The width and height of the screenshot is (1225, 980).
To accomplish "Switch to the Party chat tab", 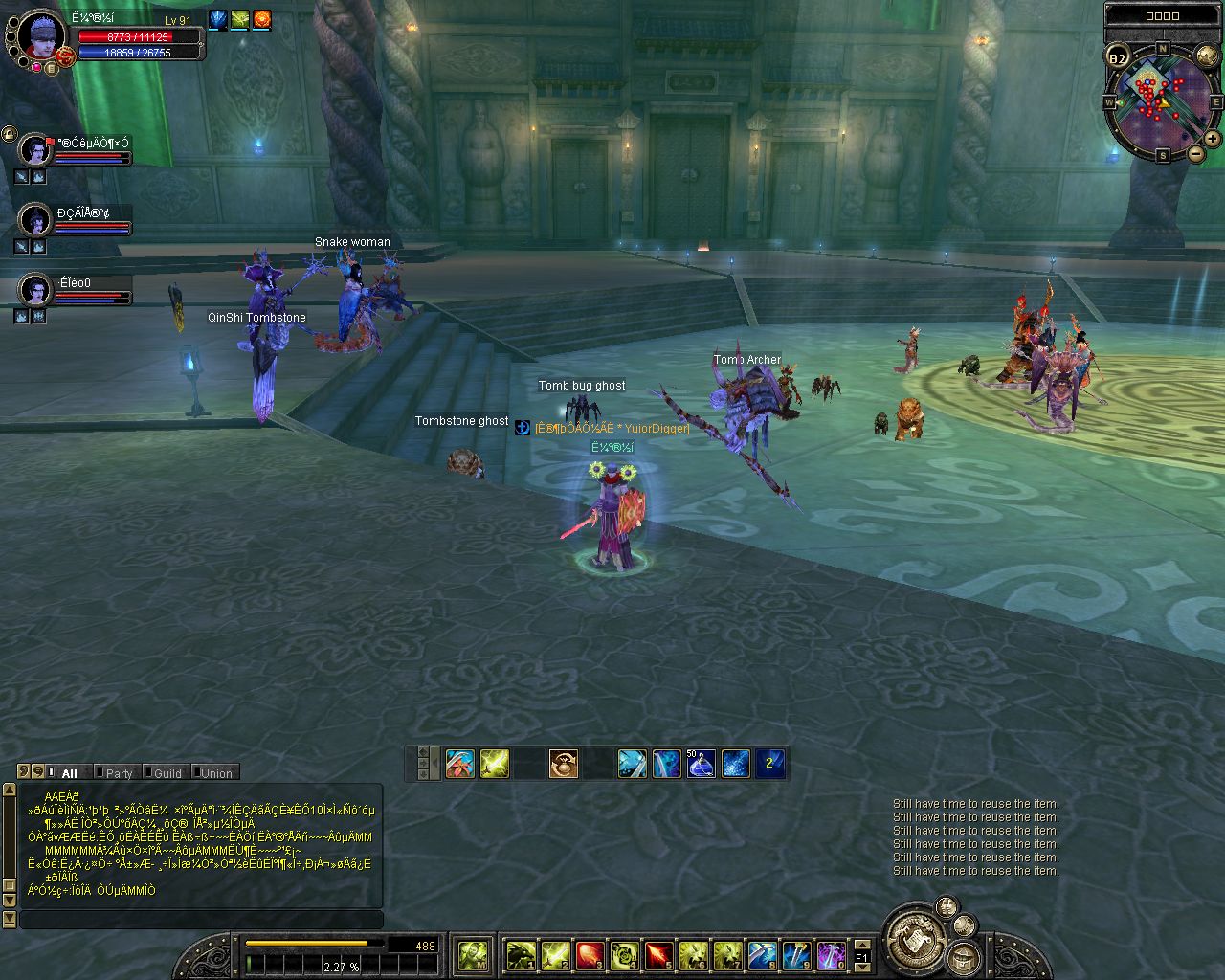I will tap(119, 773).
